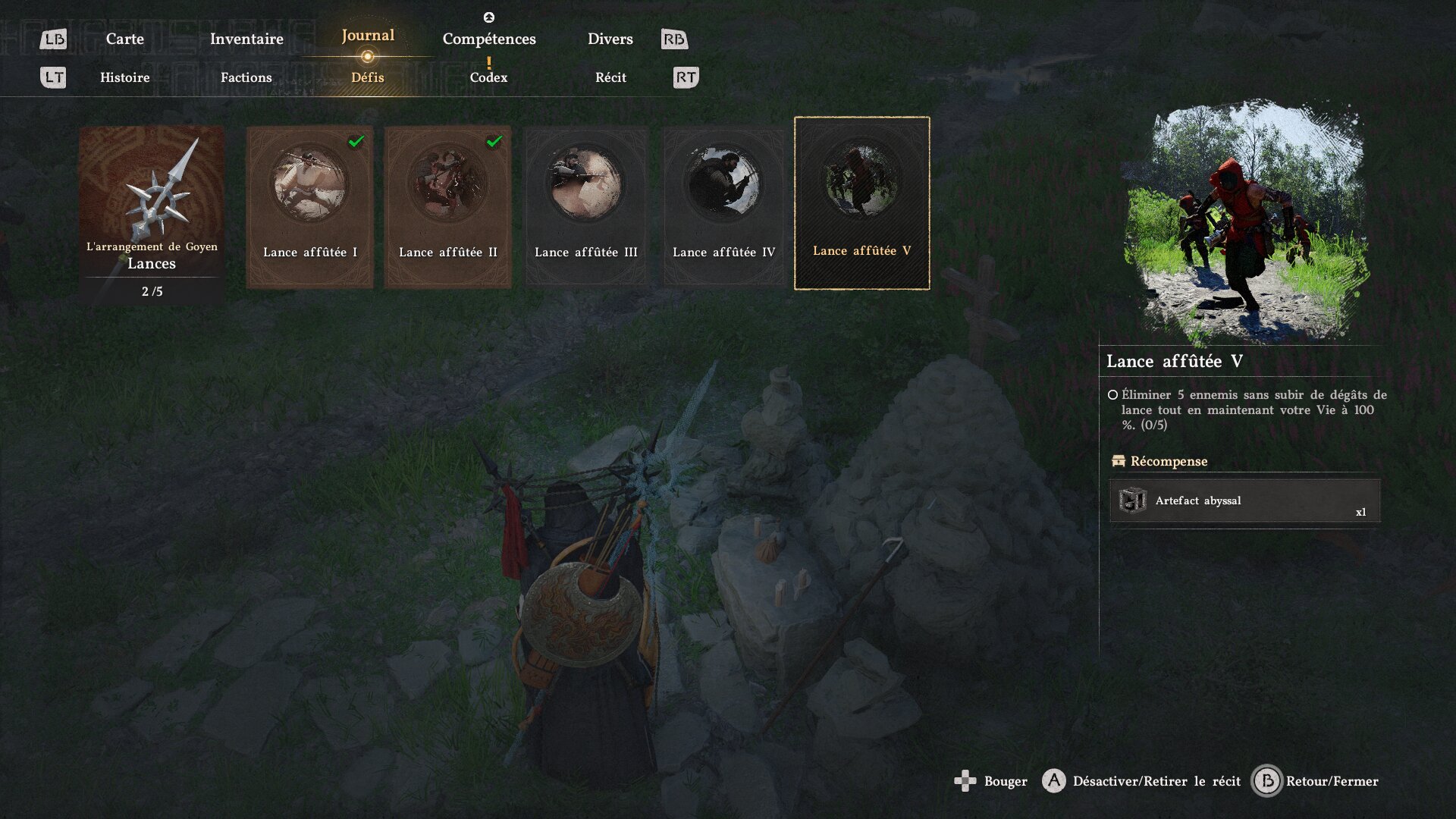Switch to the Factions sub-tab
The image size is (1456, 819).
coord(246,77)
